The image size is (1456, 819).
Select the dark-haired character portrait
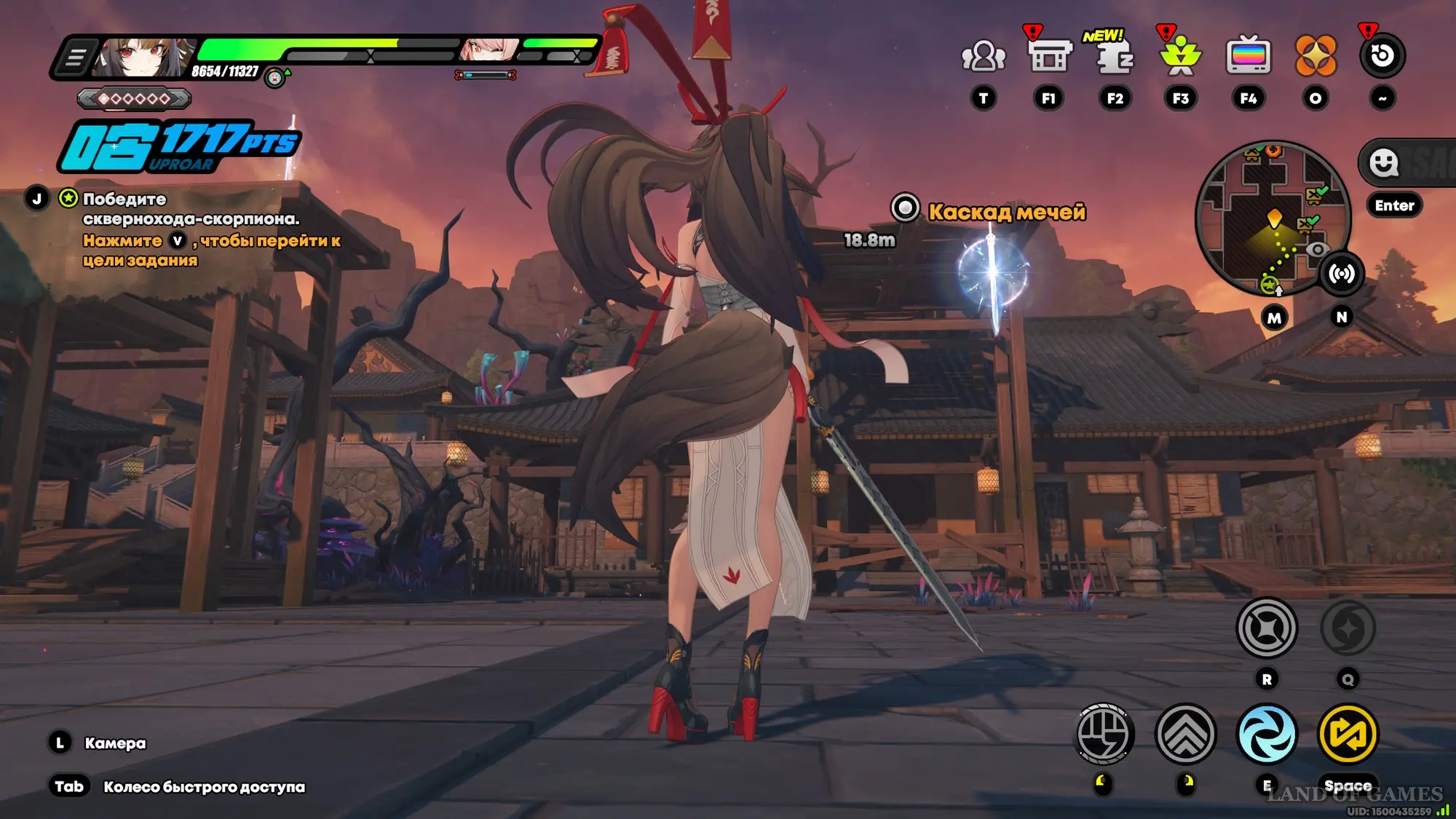point(144,57)
